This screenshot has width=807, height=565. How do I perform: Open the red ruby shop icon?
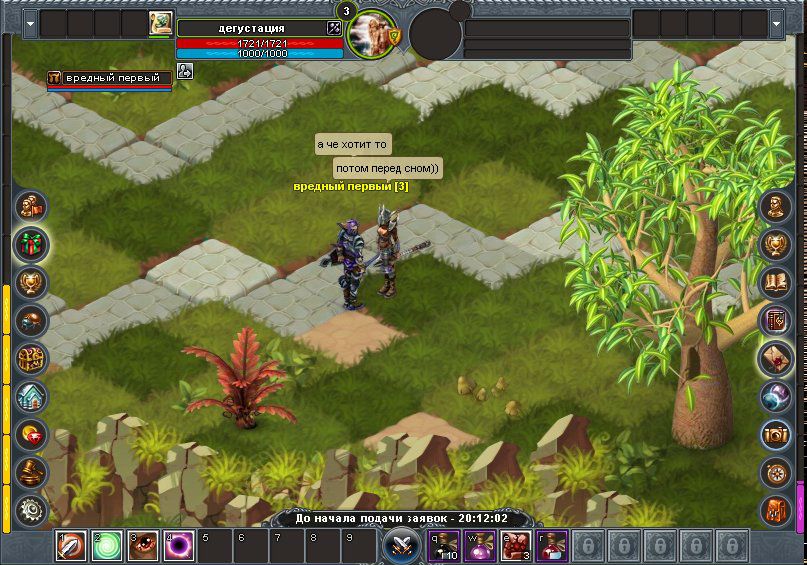31,434
